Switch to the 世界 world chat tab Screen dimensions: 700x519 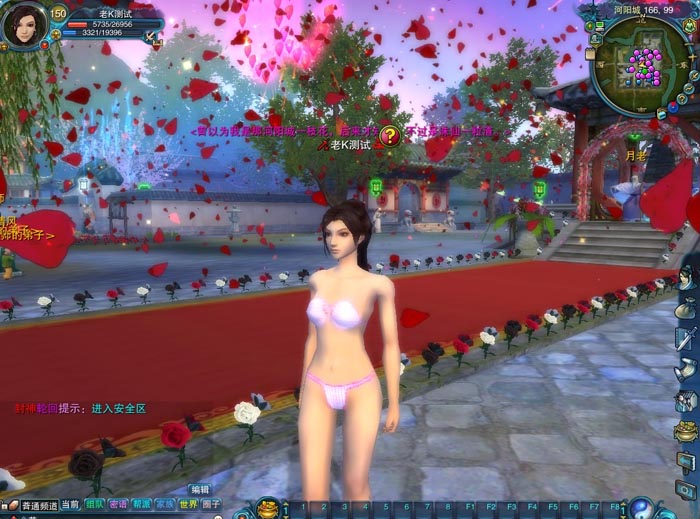click(188, 505)
